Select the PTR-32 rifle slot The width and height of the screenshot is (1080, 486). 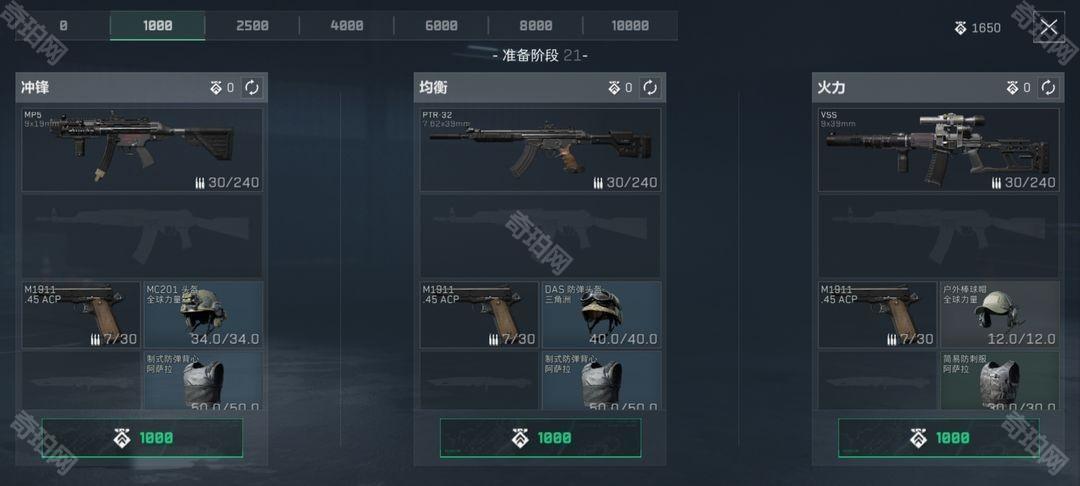pos(540,150)
